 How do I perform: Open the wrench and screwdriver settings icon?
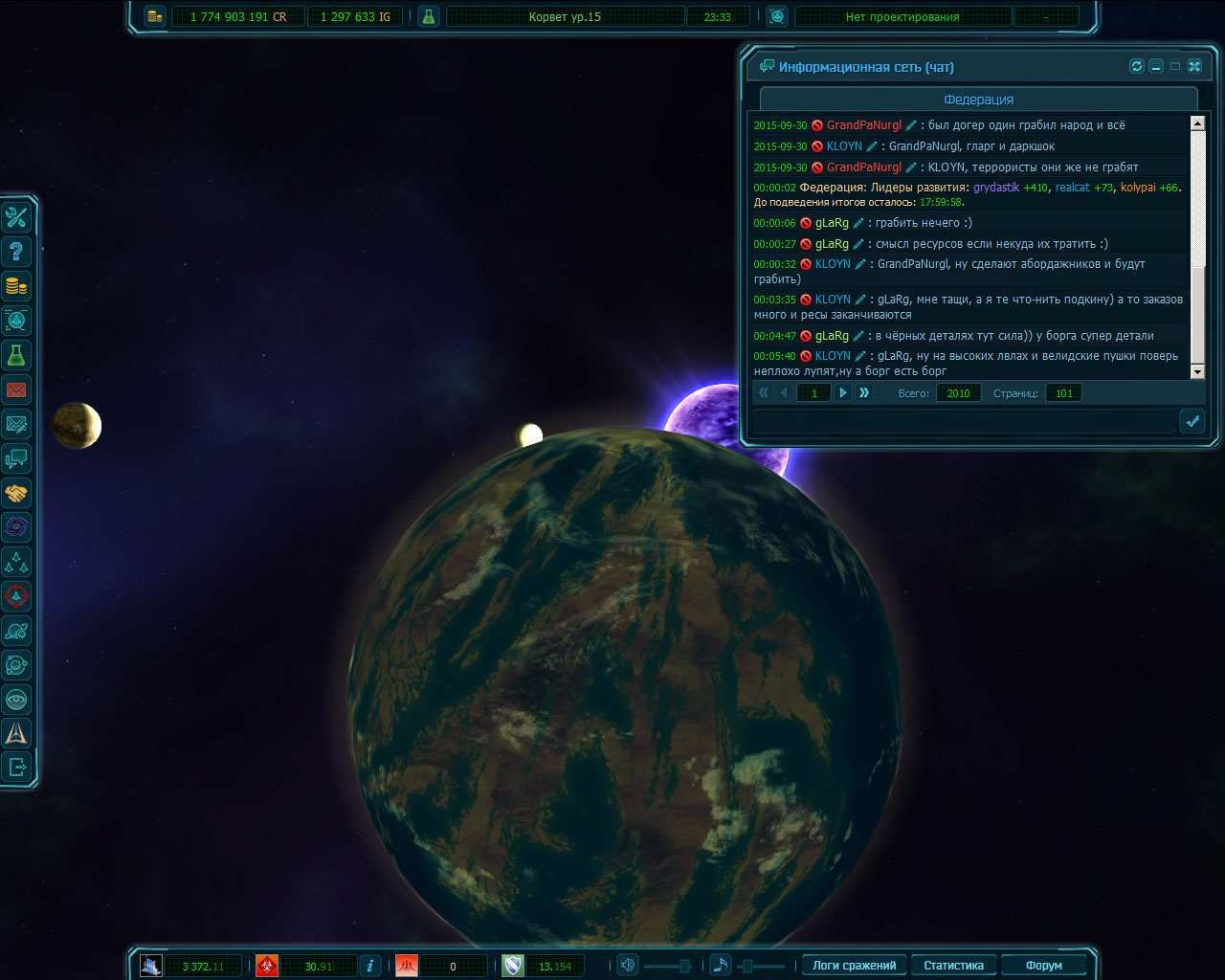click(x=16, y=217)
